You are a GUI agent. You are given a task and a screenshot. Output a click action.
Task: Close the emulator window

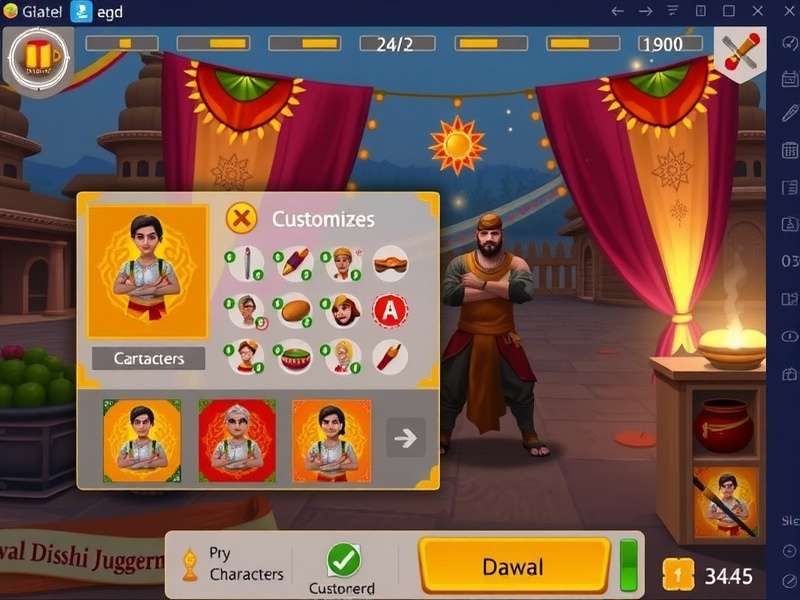tap(783, 11)
